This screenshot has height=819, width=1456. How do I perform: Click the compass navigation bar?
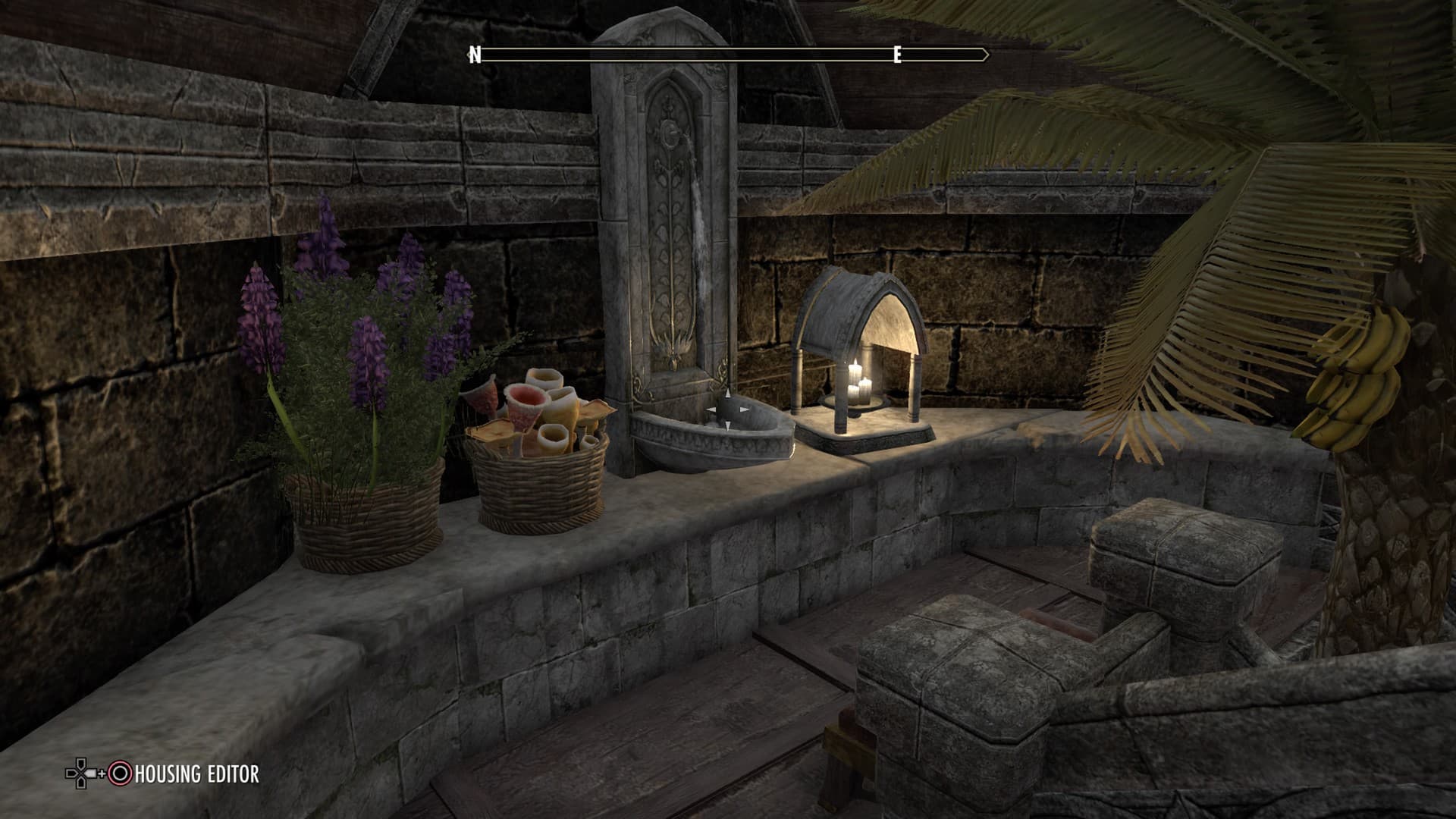pos(728,55)
